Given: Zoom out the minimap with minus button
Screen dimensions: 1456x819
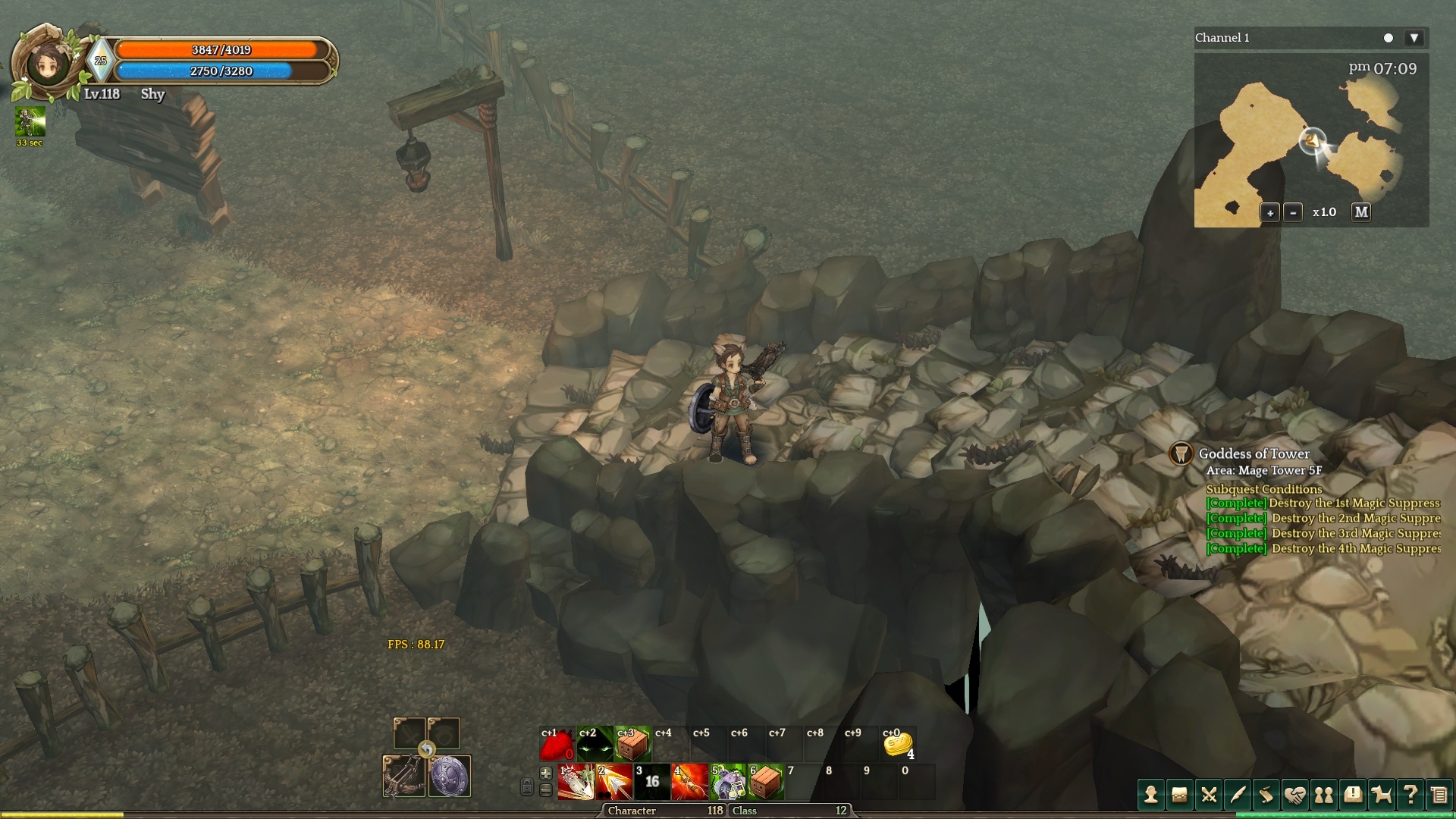Looking at the screenshot, I should [1294, 212].
